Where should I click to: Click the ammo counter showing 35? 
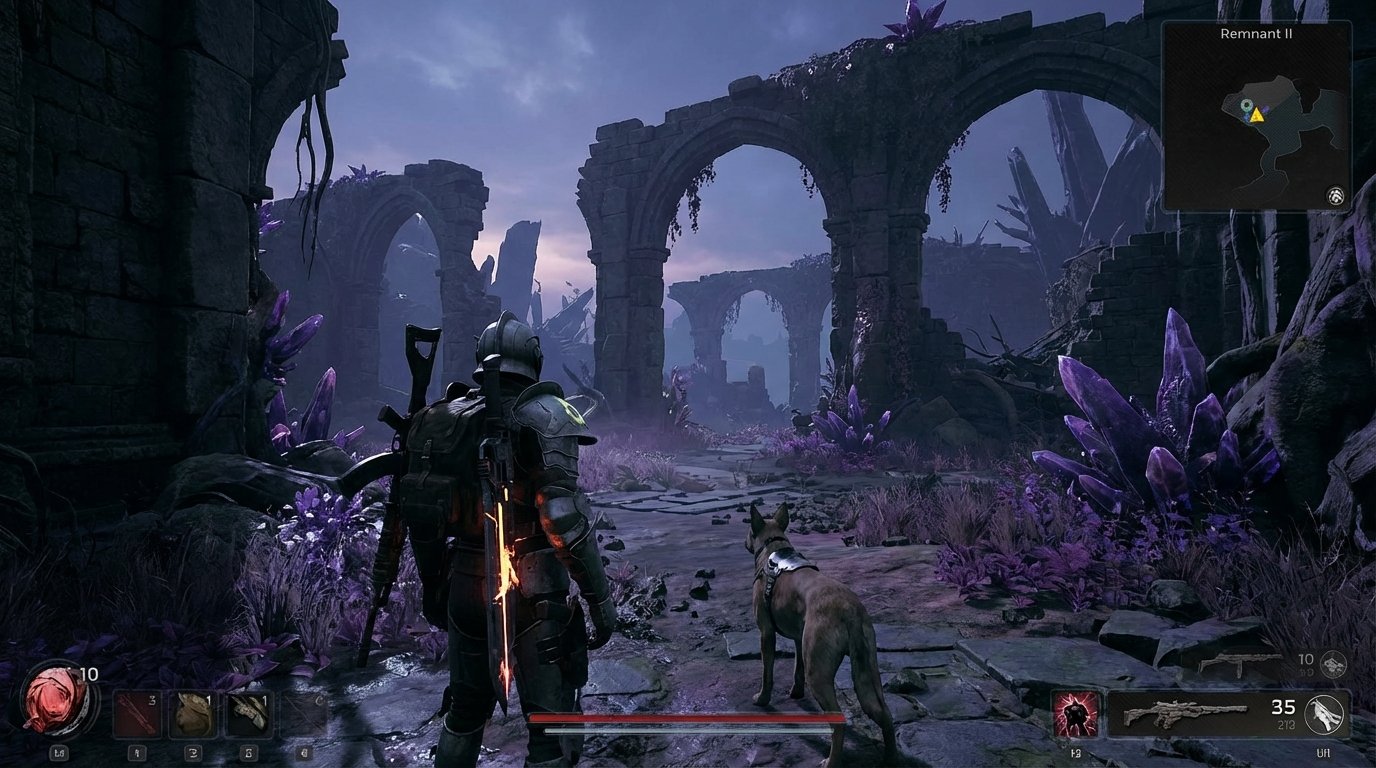point(1283,708)
